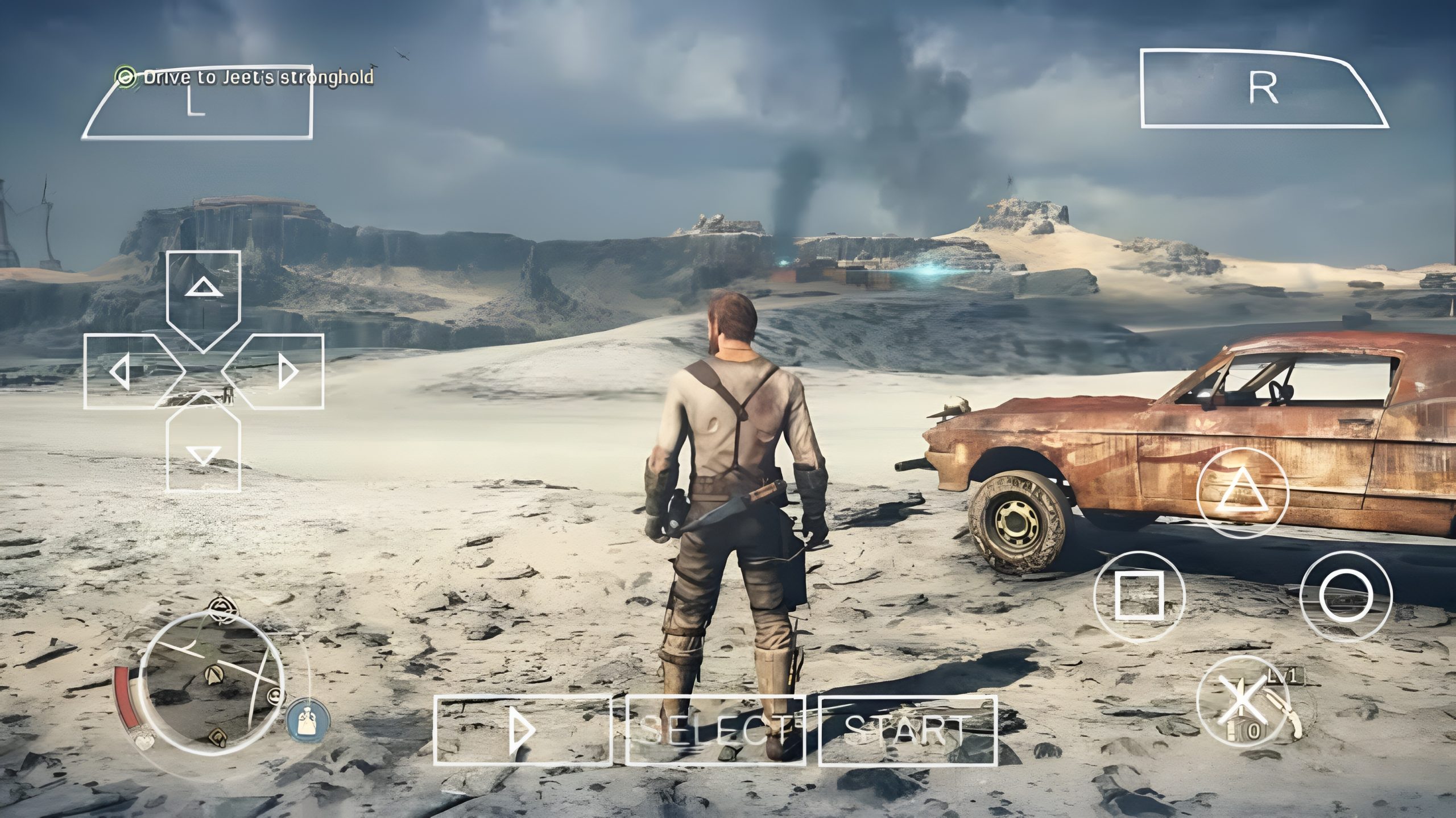This screenshot has width=1456, height=818.
Task: Tap the LV1 weapon level indicator
Action: coord(1286,676)
